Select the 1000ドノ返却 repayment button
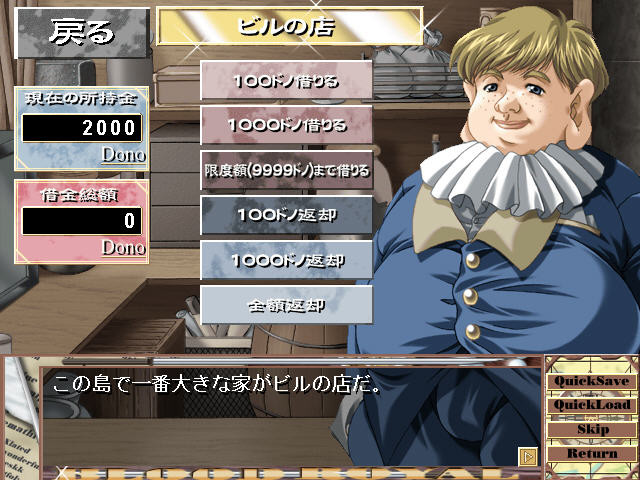This screenshot has height=480, width=640. coord(287,260)
